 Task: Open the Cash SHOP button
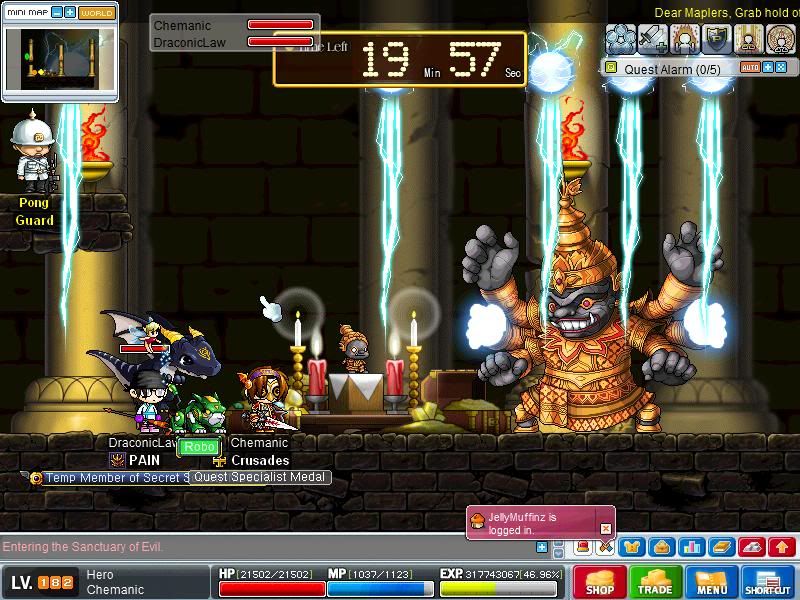tap(600, 582)
